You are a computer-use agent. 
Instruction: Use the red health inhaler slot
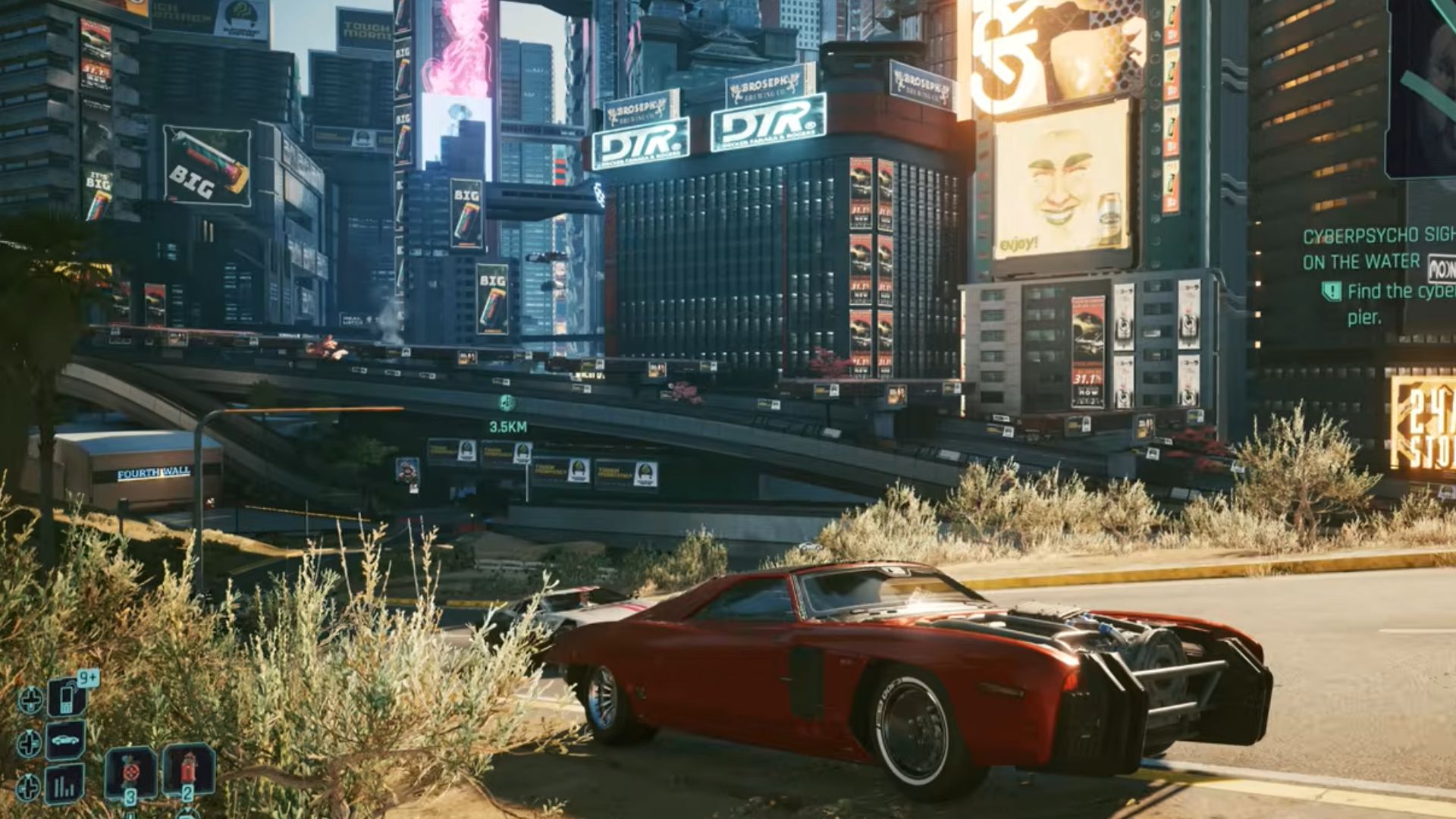(x=188, y=769)
